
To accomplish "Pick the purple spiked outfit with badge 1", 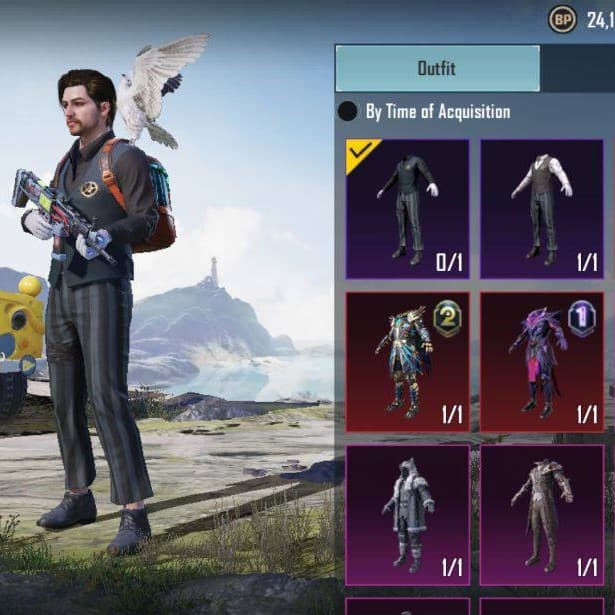I will [542, 362].
